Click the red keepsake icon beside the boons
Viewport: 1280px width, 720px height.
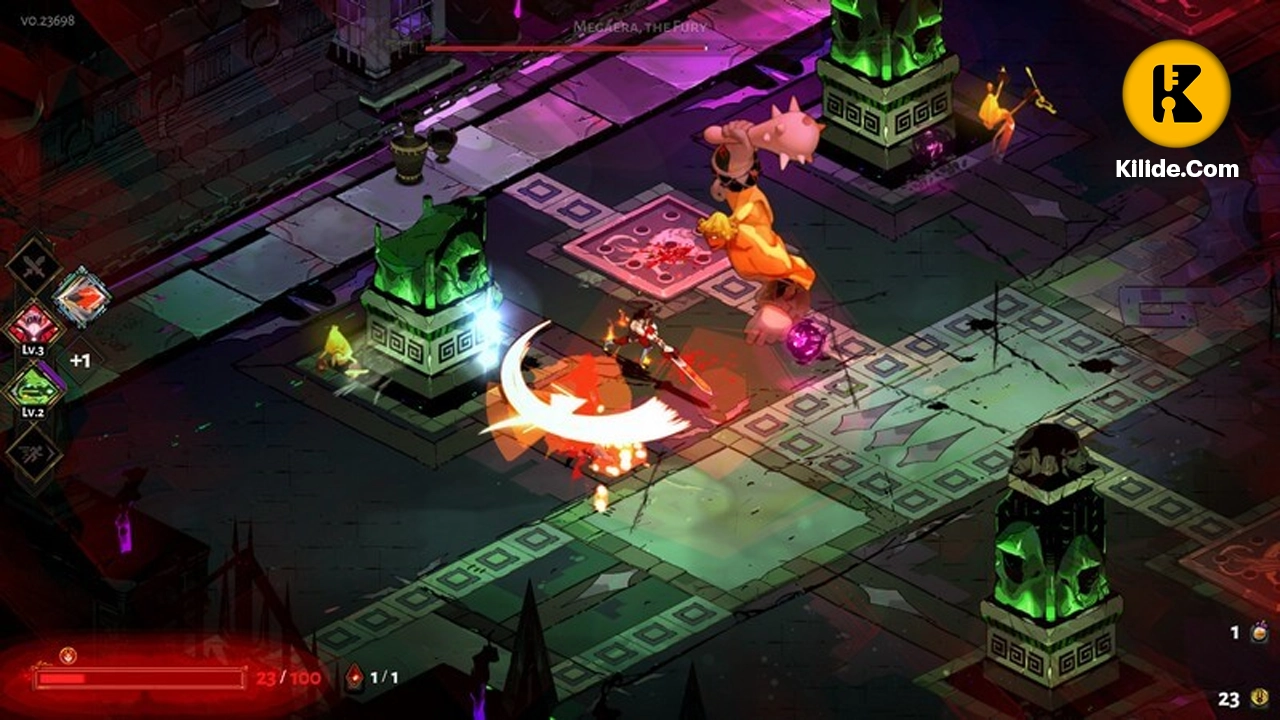point(81,296)
